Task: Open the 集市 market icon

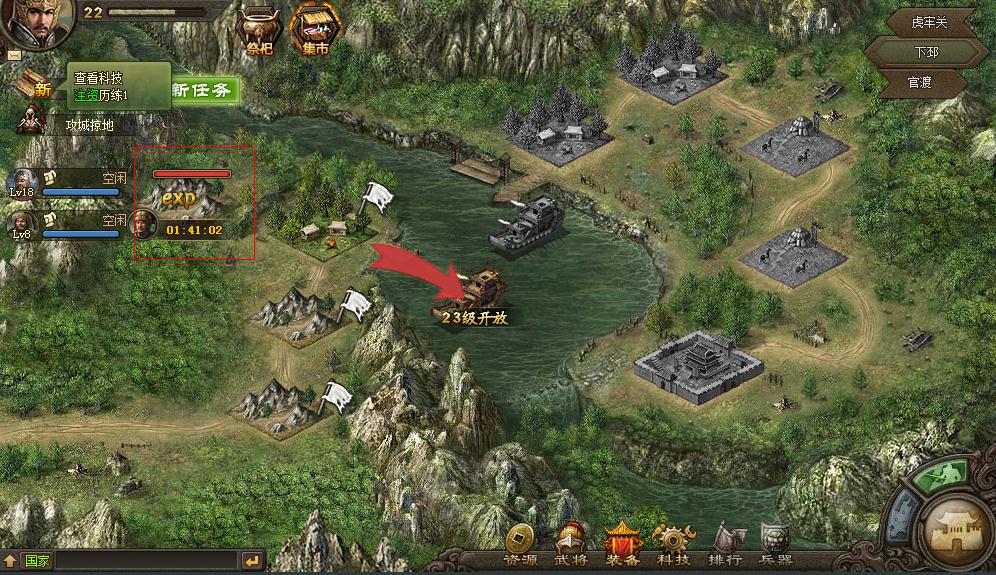Action: pos(310,30)
